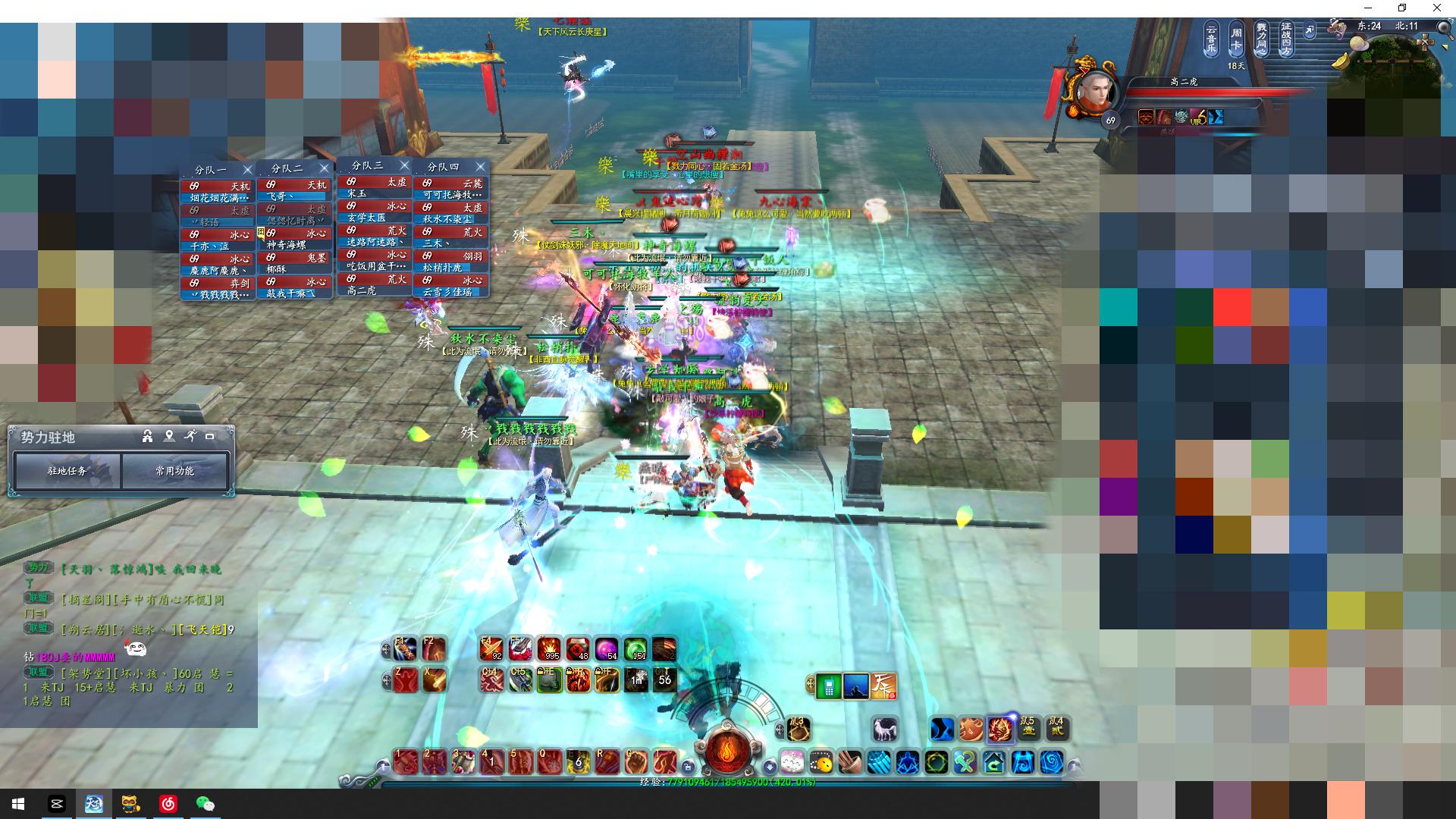
Task: Close the 分队四 squad panel
Action: (x=480, y=166)
